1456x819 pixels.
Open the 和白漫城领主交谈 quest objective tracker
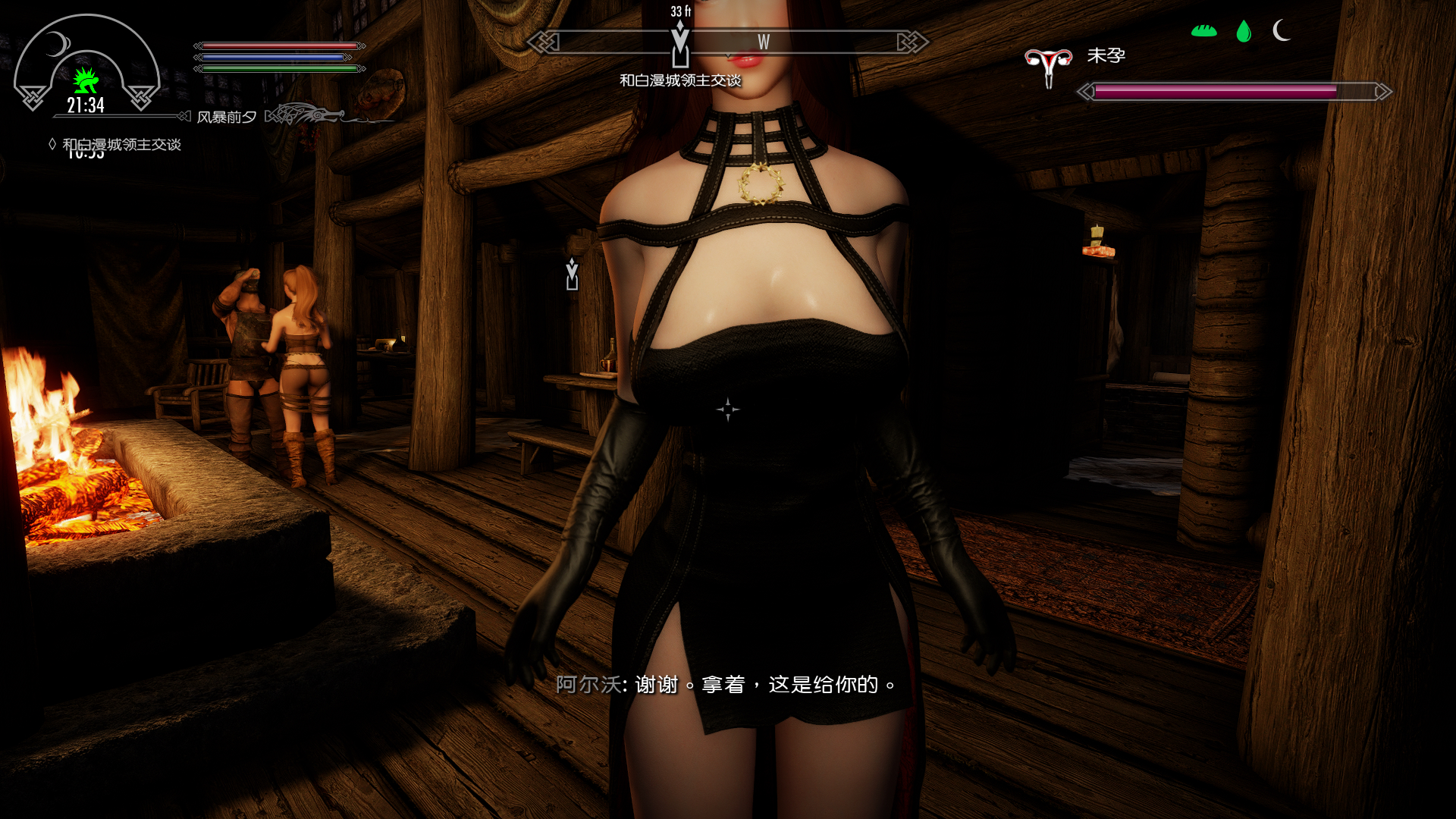pos(121,144)
